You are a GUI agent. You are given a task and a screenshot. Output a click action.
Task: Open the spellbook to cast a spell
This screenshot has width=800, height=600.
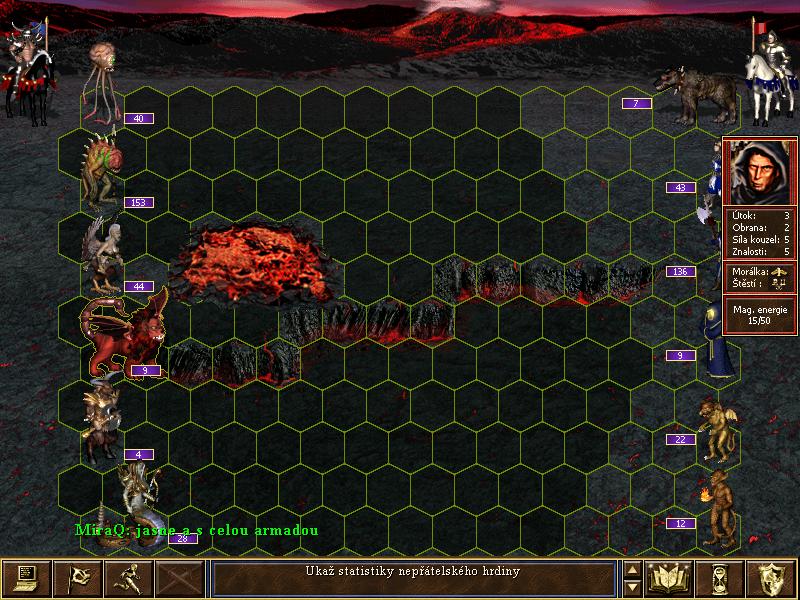point(669,578)
